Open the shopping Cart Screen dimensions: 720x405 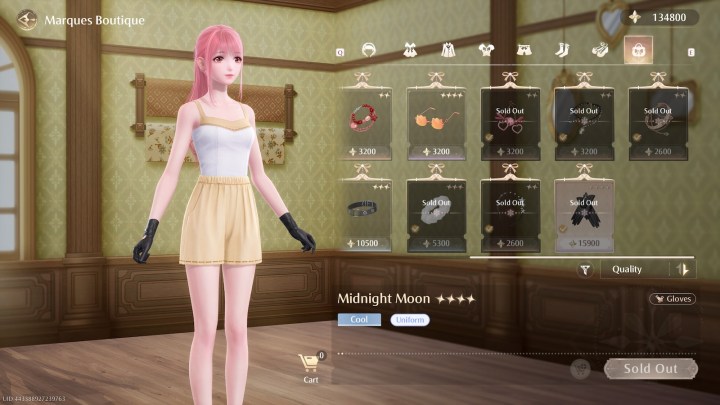[311, 366]
